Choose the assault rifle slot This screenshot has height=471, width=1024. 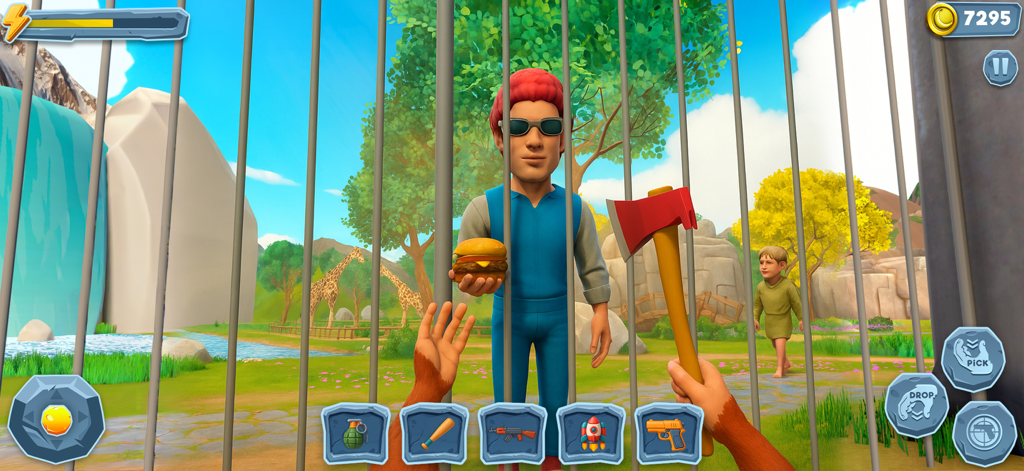512,433
